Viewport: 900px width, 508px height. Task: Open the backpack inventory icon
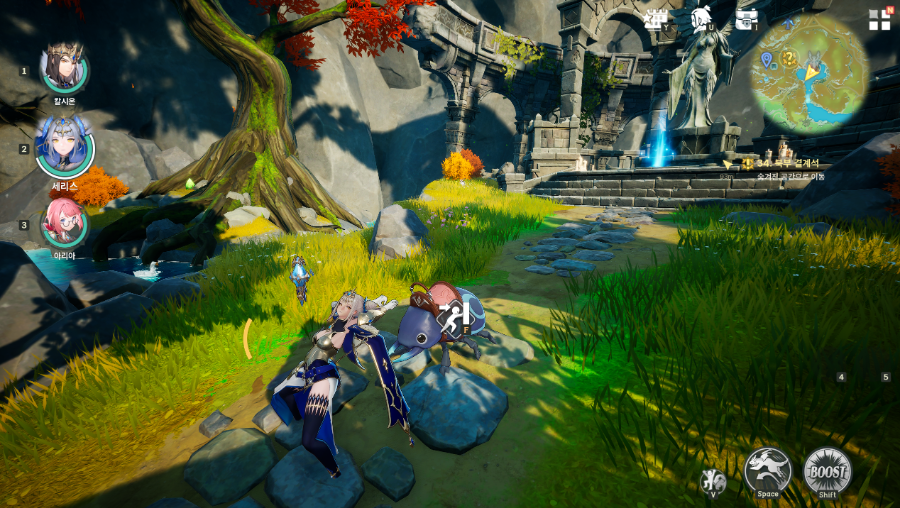(746, 19)
